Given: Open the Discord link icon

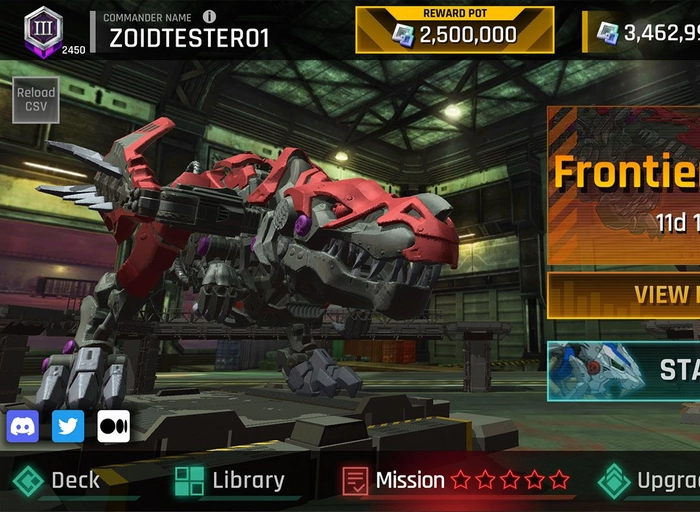Looking at the screenshot, I should pyautogui.click(x=23, y=427).
